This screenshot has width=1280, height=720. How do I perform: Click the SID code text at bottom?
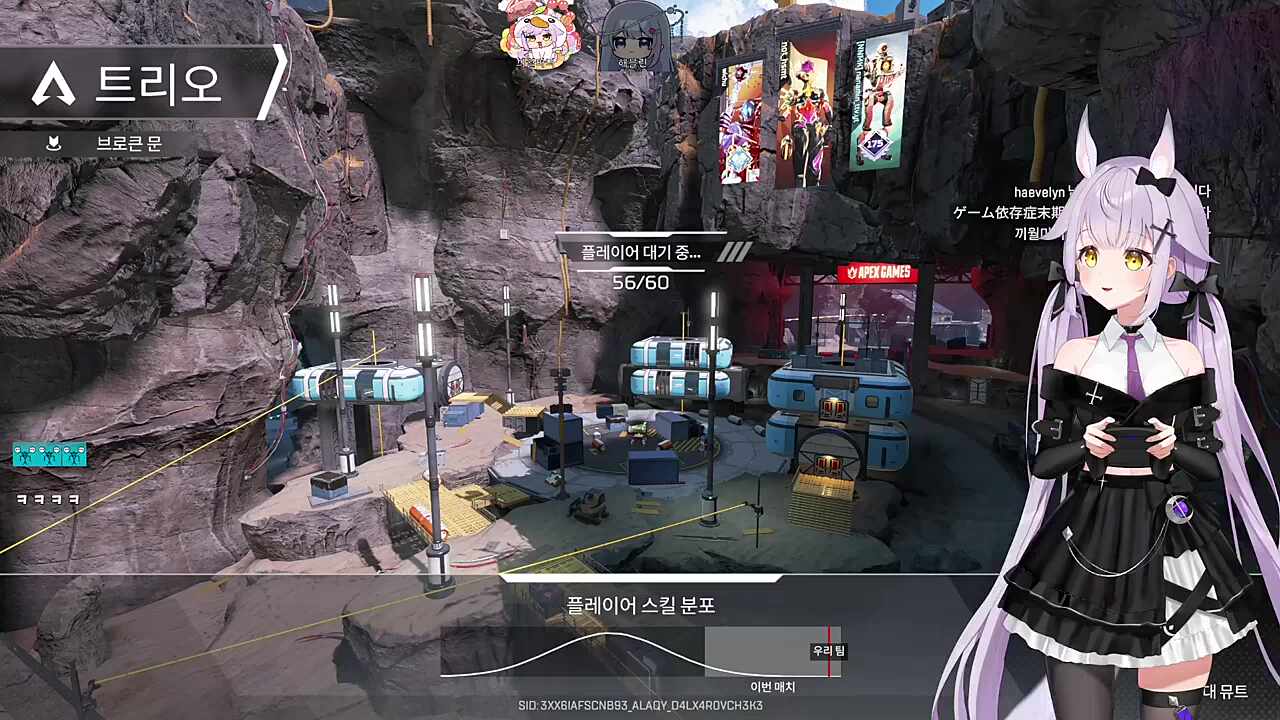[640, 706]
